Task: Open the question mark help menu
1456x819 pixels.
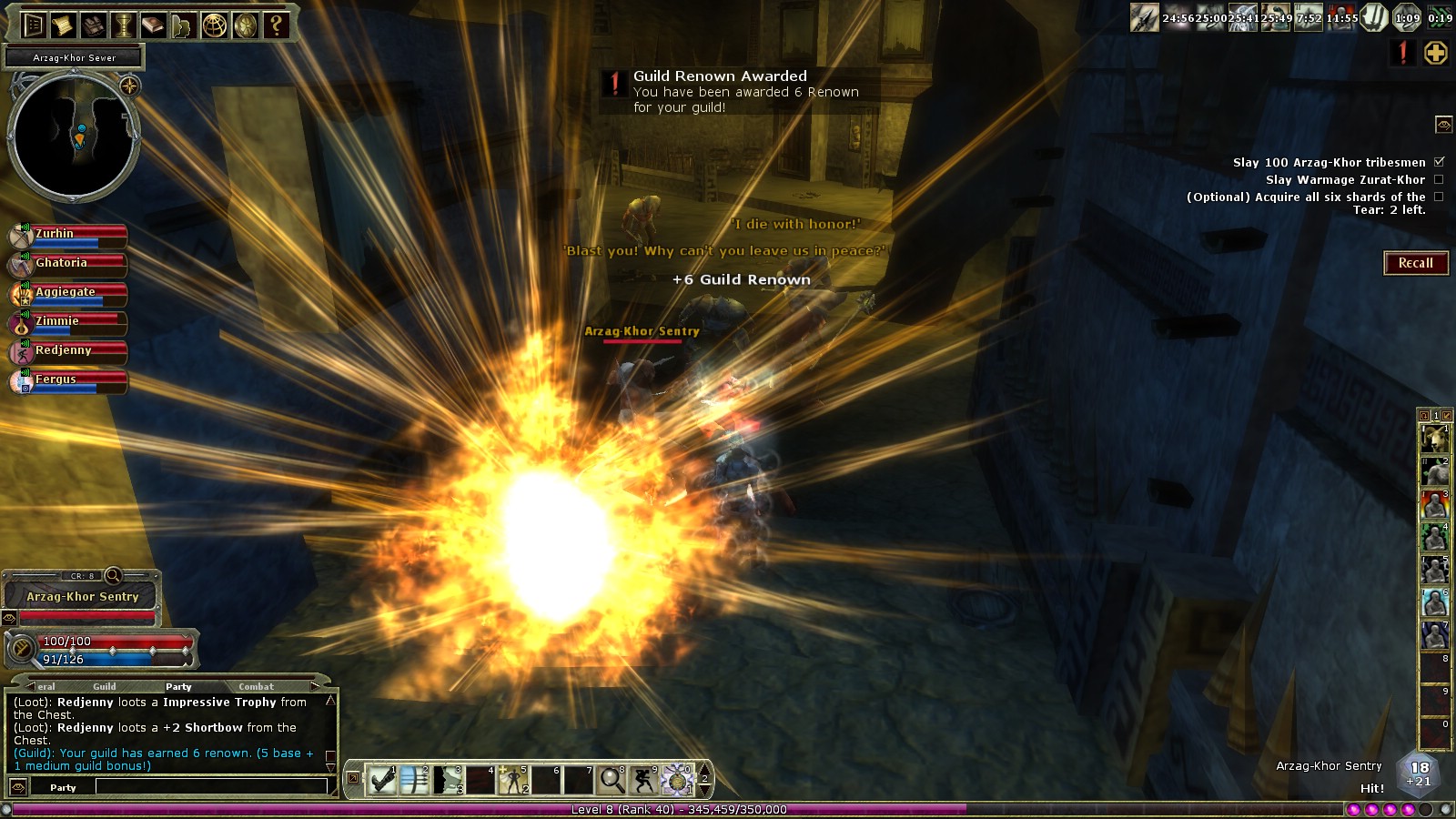Action: [x=275, y=25]
